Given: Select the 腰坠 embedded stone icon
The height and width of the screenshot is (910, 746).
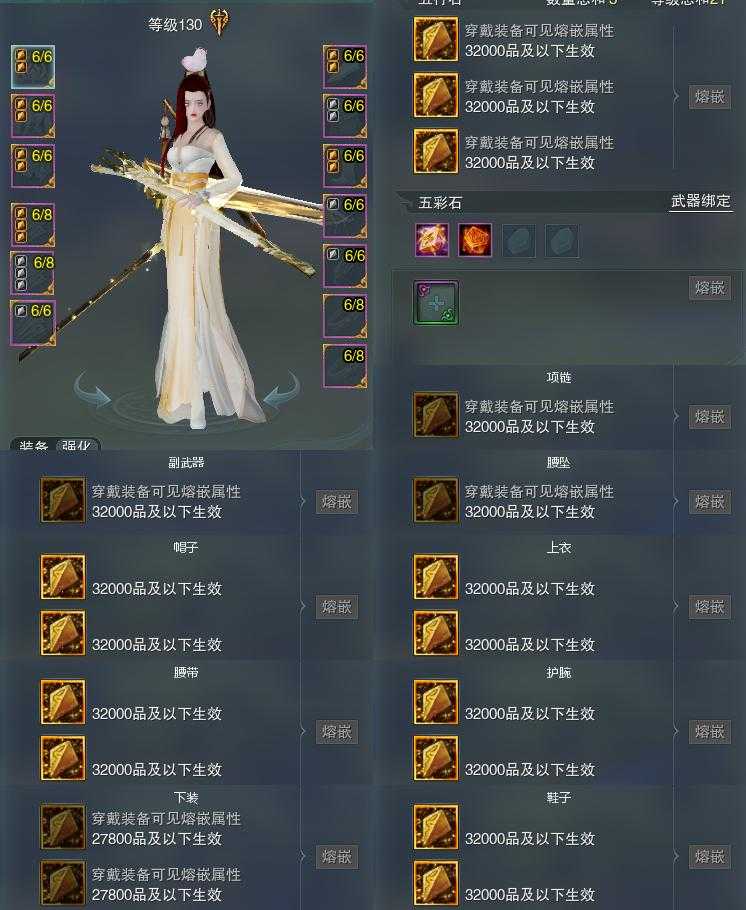Looking at the screenshot, I should 436,501.
